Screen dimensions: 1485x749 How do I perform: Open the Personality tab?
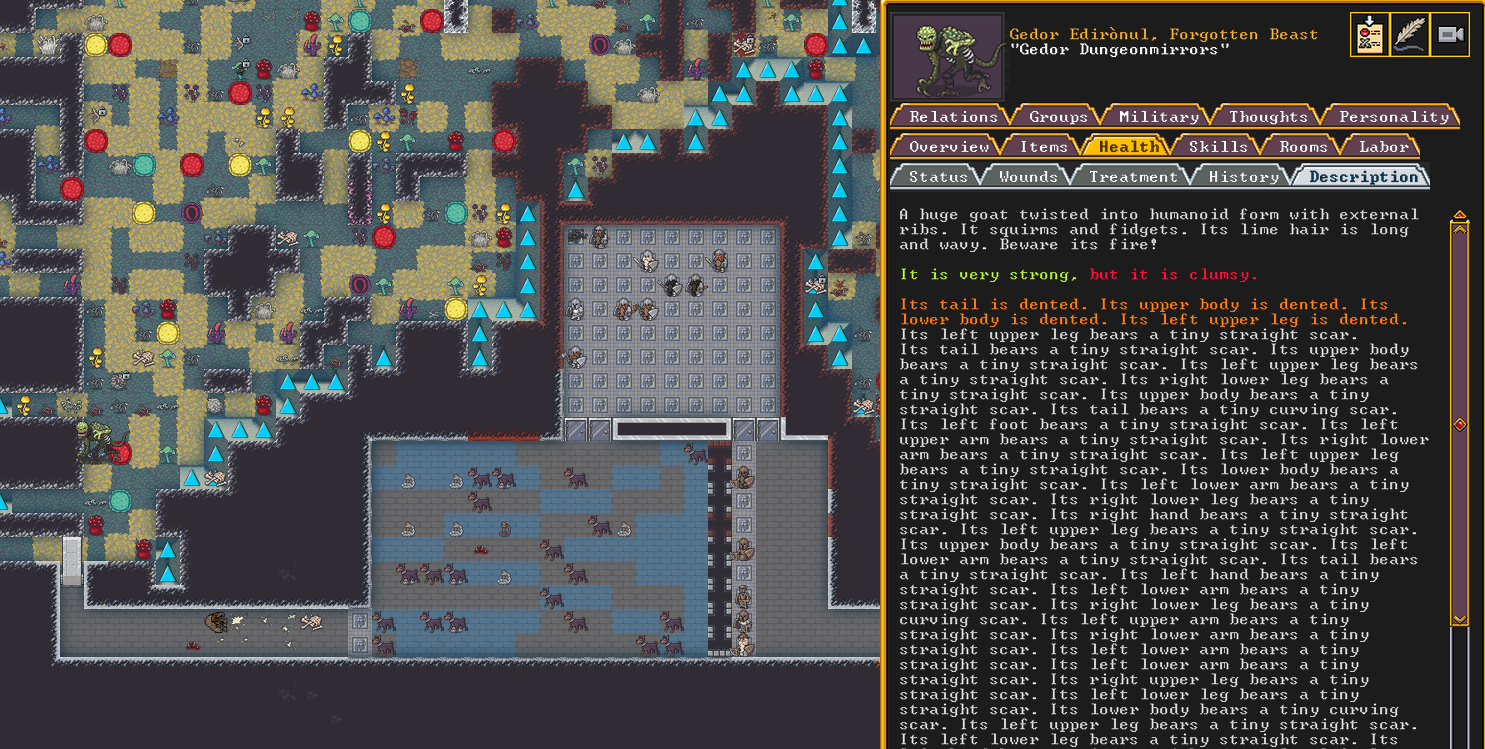pyautogui.click(x=1393, y=117)
